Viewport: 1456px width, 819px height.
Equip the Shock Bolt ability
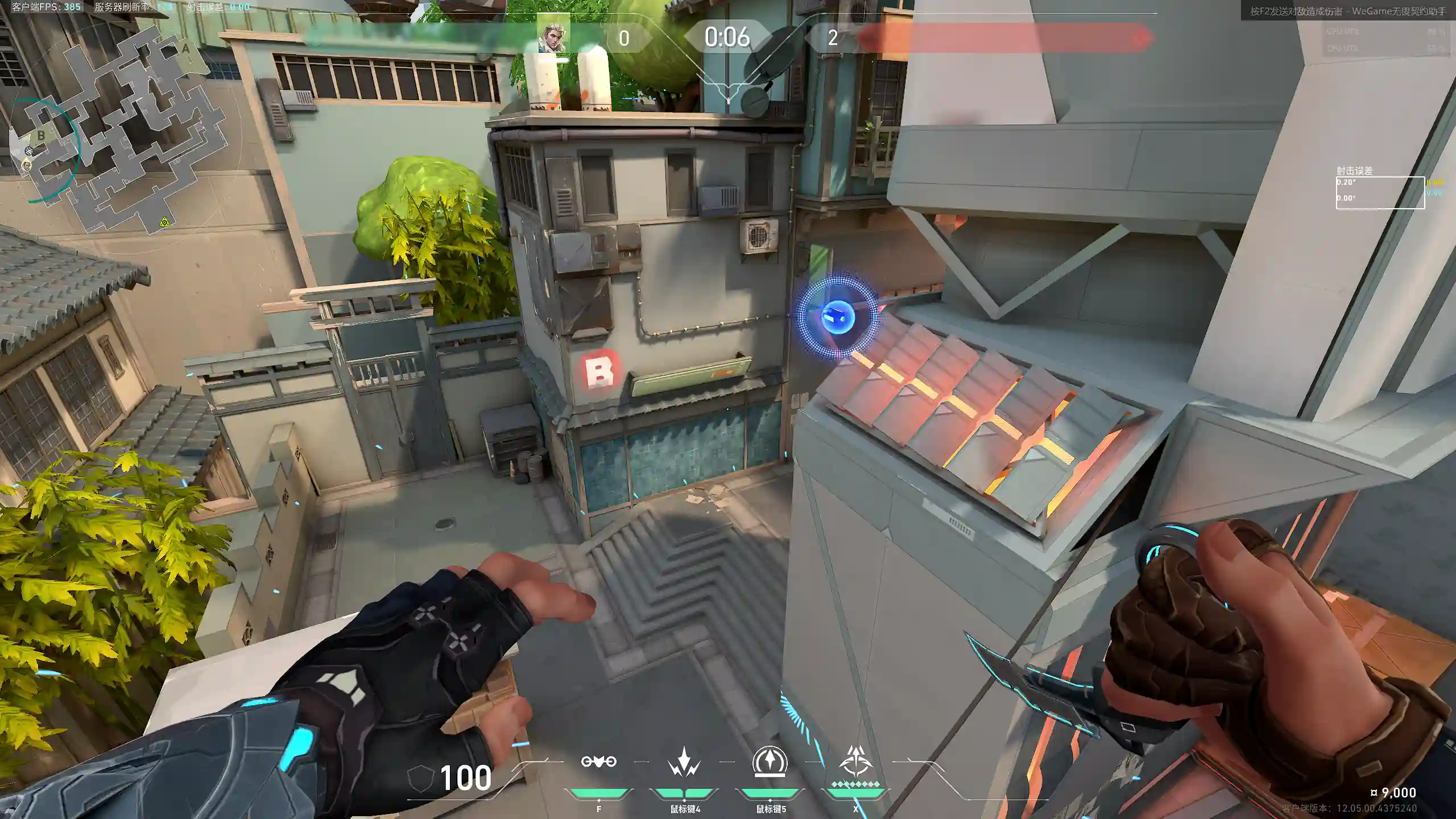(x=684, y=762)
